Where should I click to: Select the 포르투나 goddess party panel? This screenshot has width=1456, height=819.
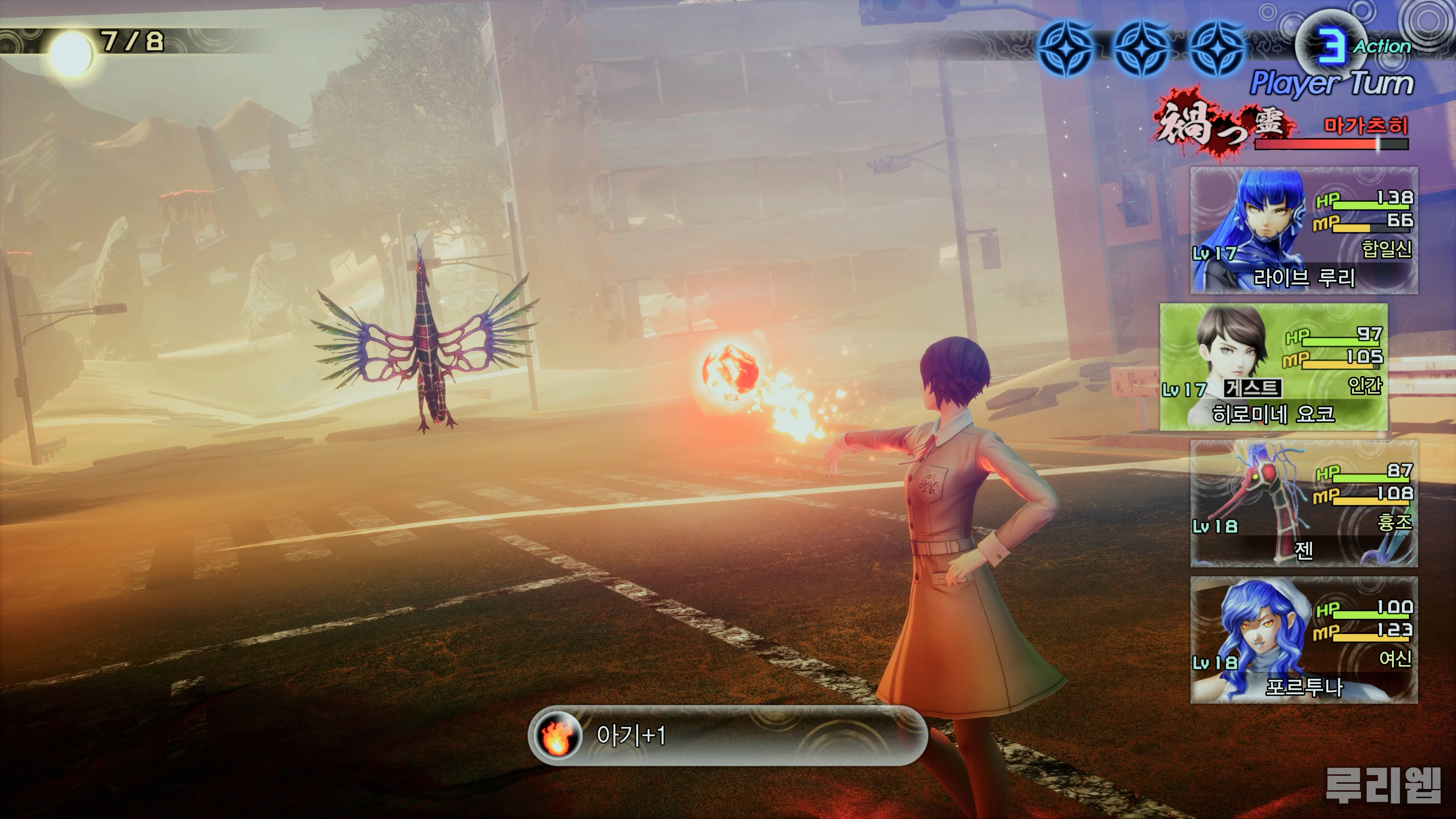1304,640
